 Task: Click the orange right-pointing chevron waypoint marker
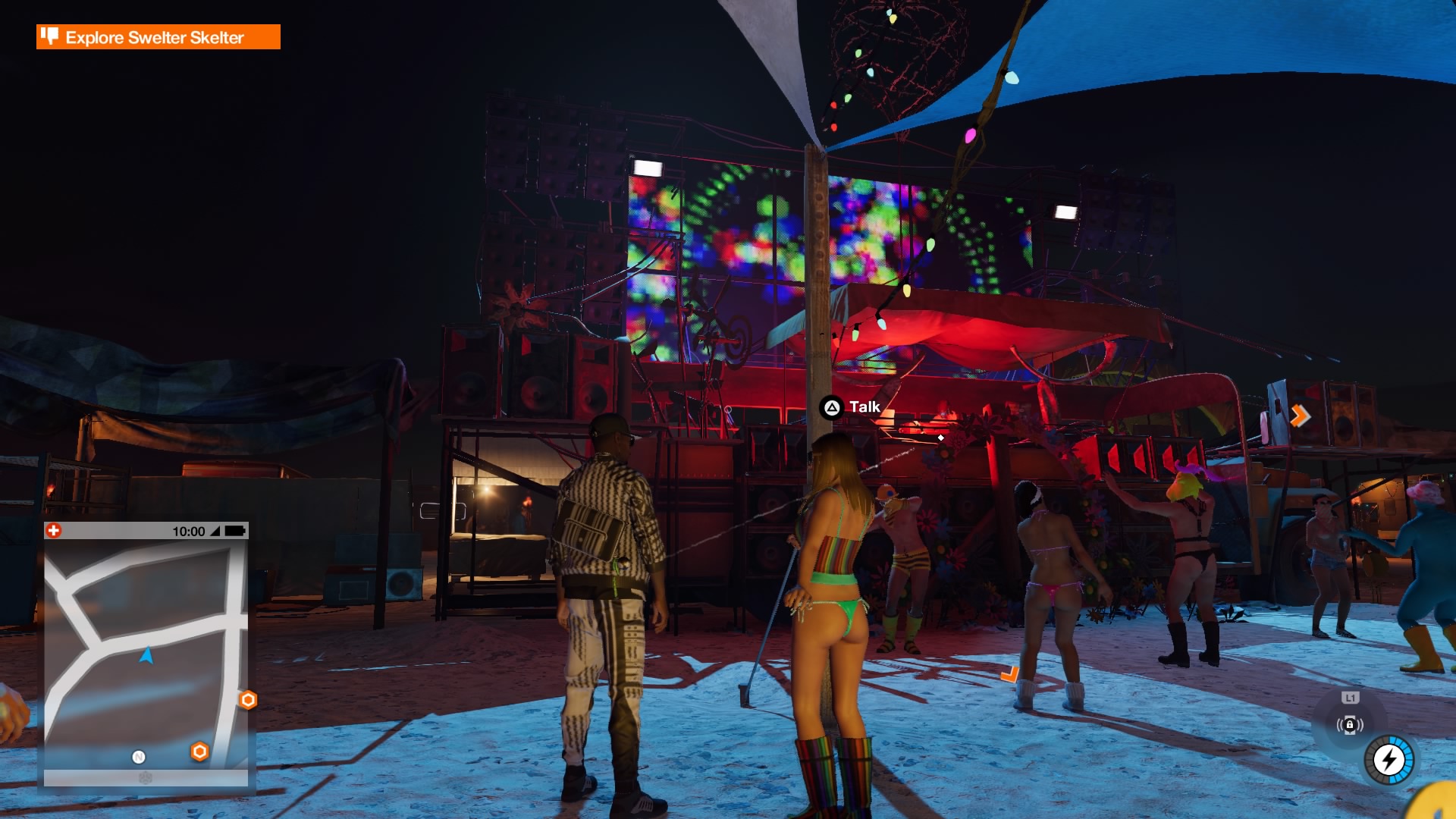tap(1299, 416)
